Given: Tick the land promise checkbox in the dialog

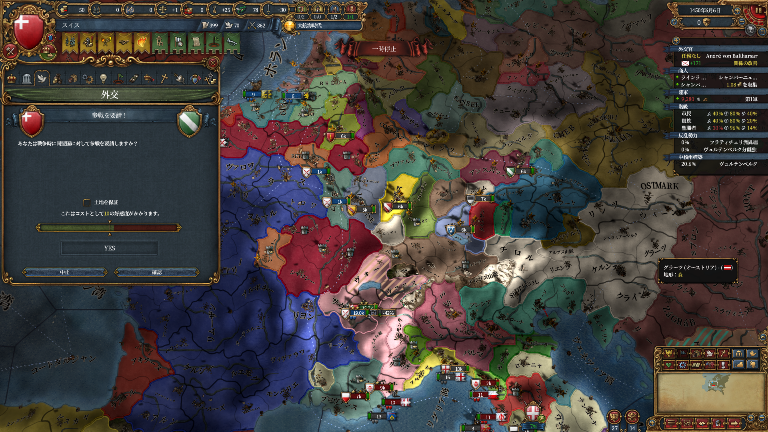Looking at the screenshot, I should (x=86, y=202).
